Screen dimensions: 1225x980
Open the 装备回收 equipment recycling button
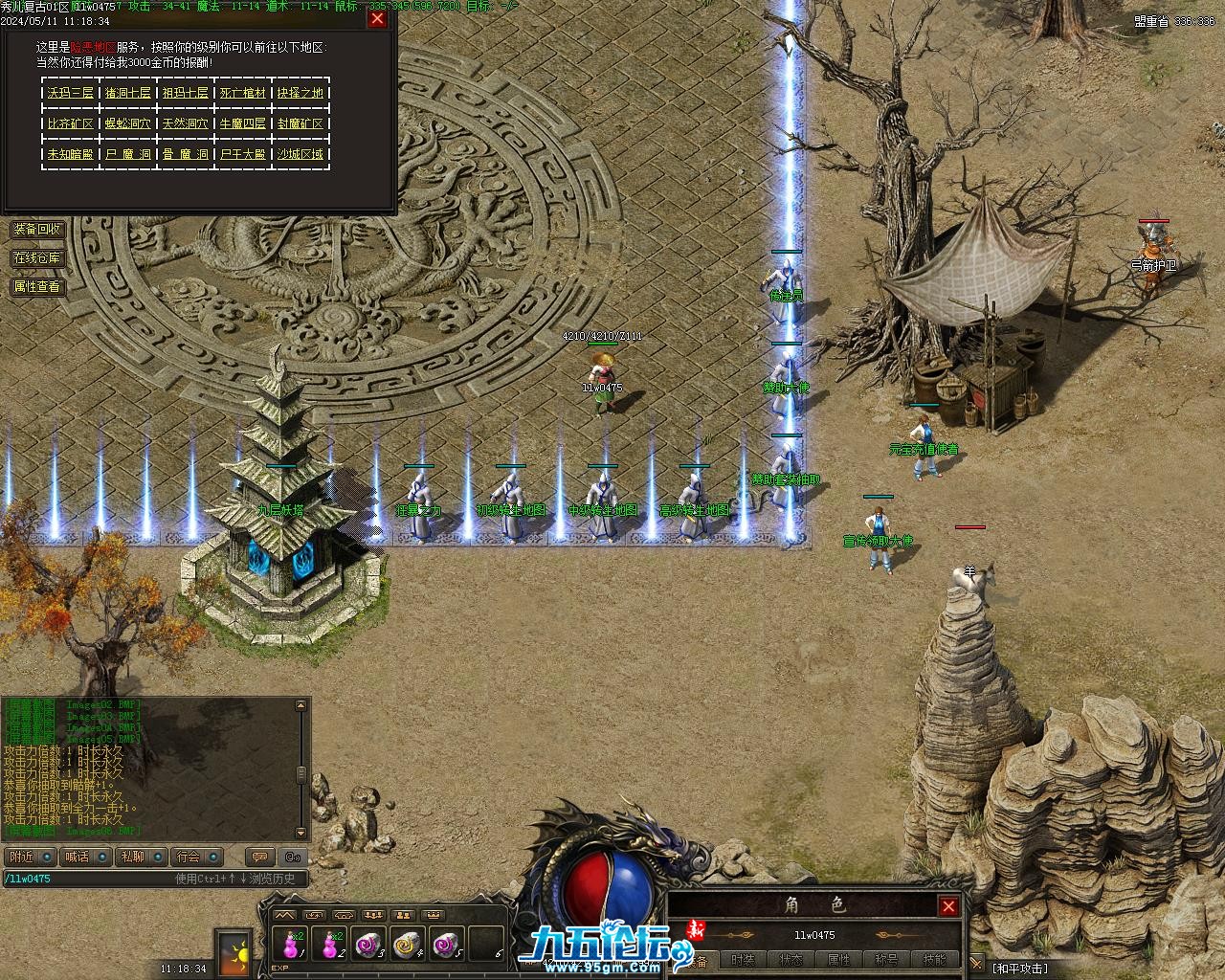pyautogui.click(x=37, y=230)
